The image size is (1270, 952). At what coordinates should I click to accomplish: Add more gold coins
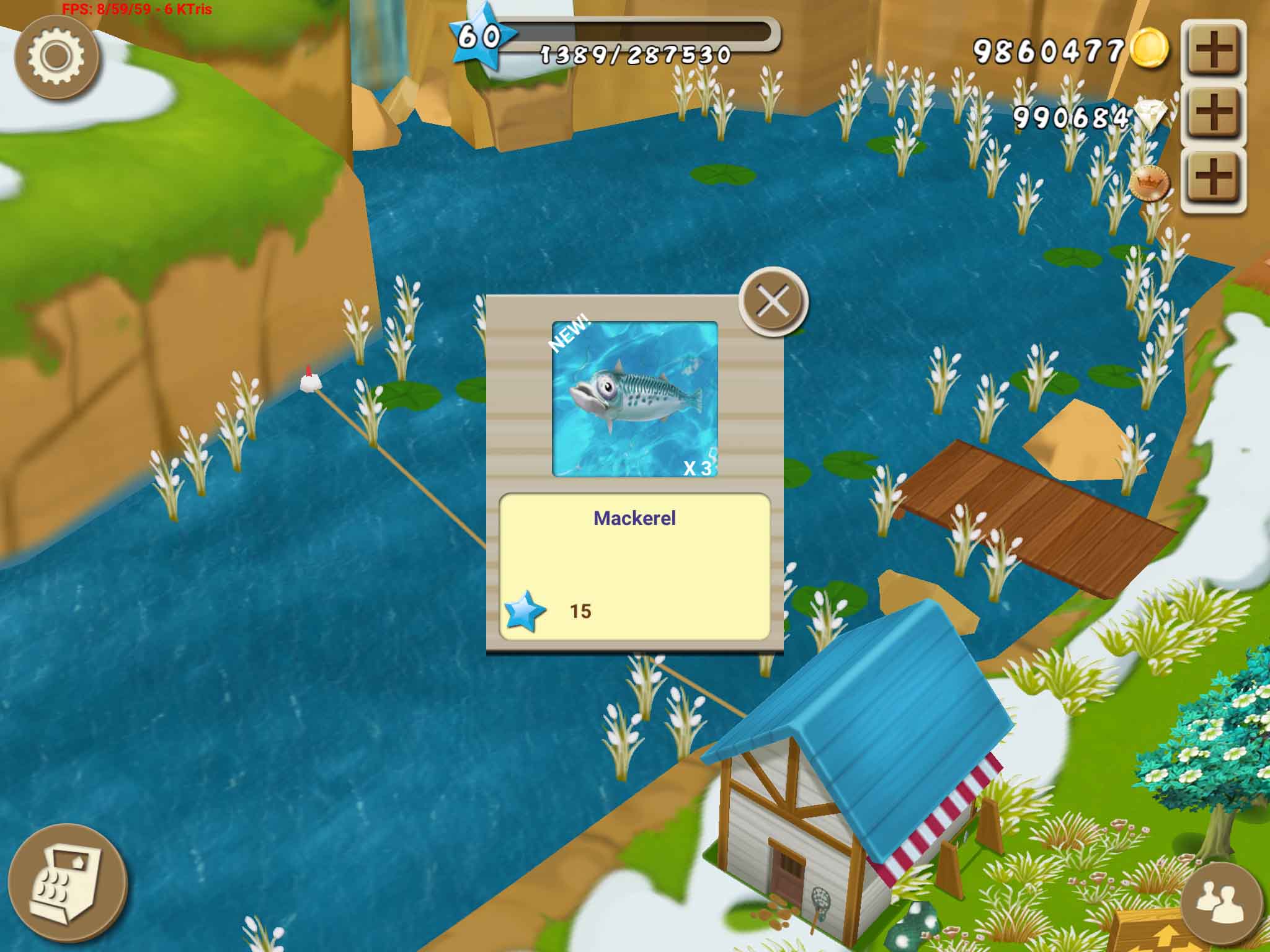pos(1213,51)
